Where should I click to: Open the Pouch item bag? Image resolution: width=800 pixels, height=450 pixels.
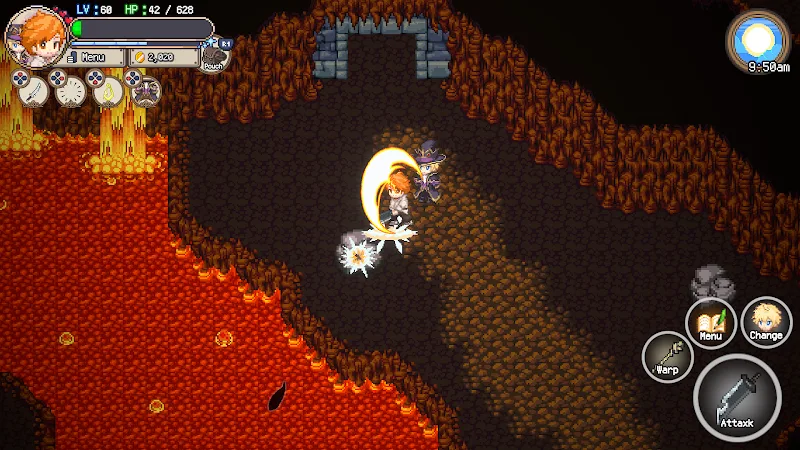214,56
